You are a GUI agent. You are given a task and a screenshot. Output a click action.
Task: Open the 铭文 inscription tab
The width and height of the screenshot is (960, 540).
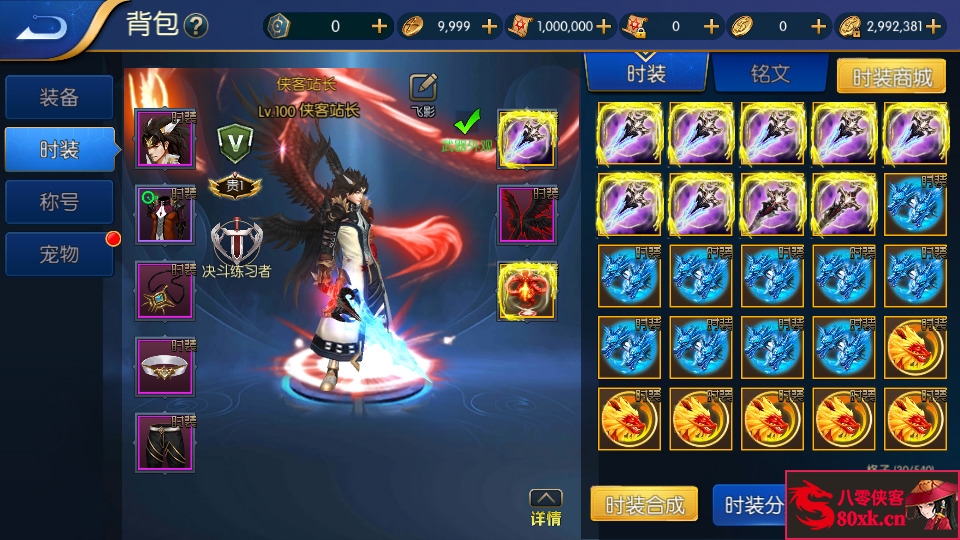770,74
